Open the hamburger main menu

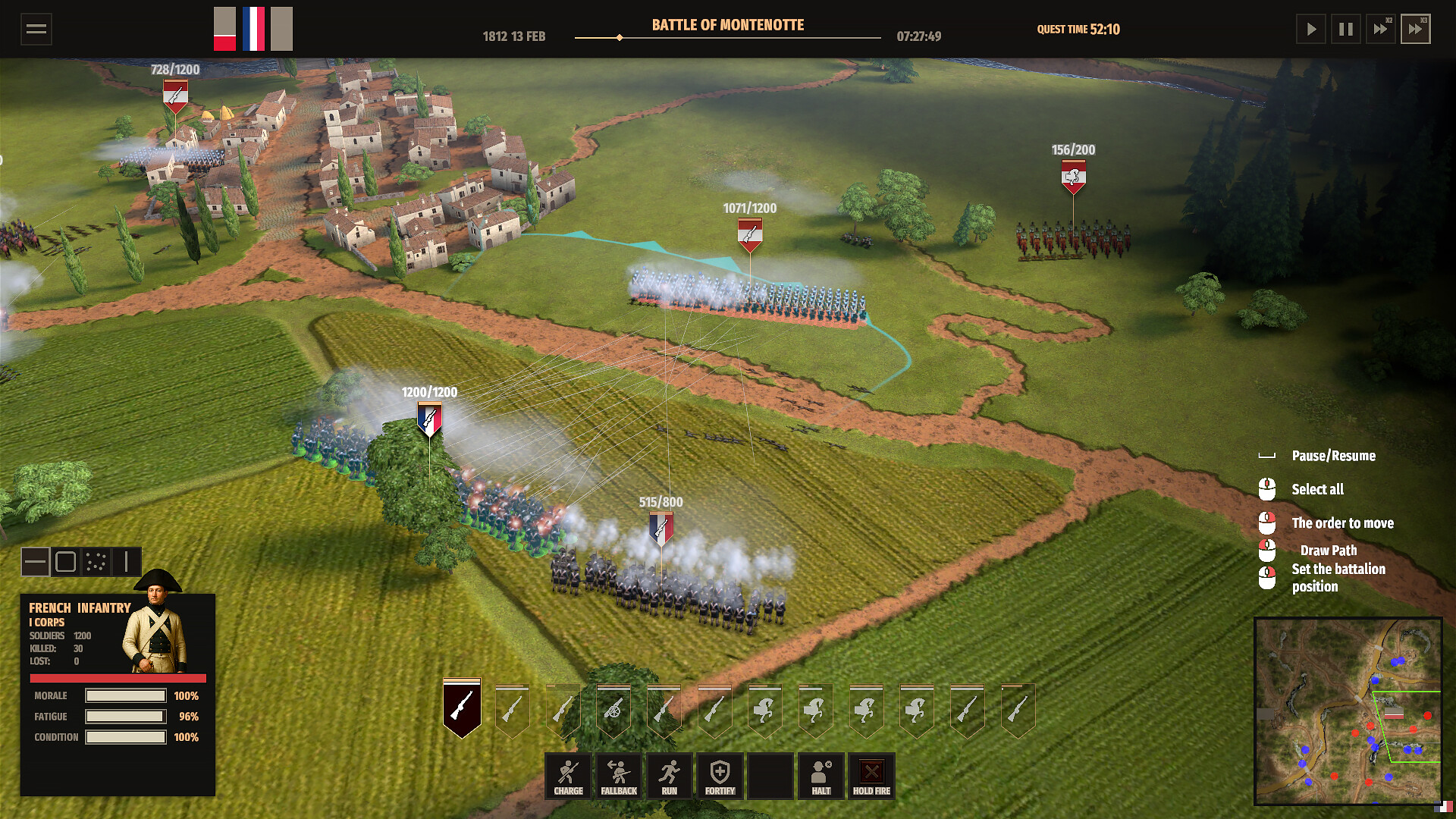coord(36,30)
